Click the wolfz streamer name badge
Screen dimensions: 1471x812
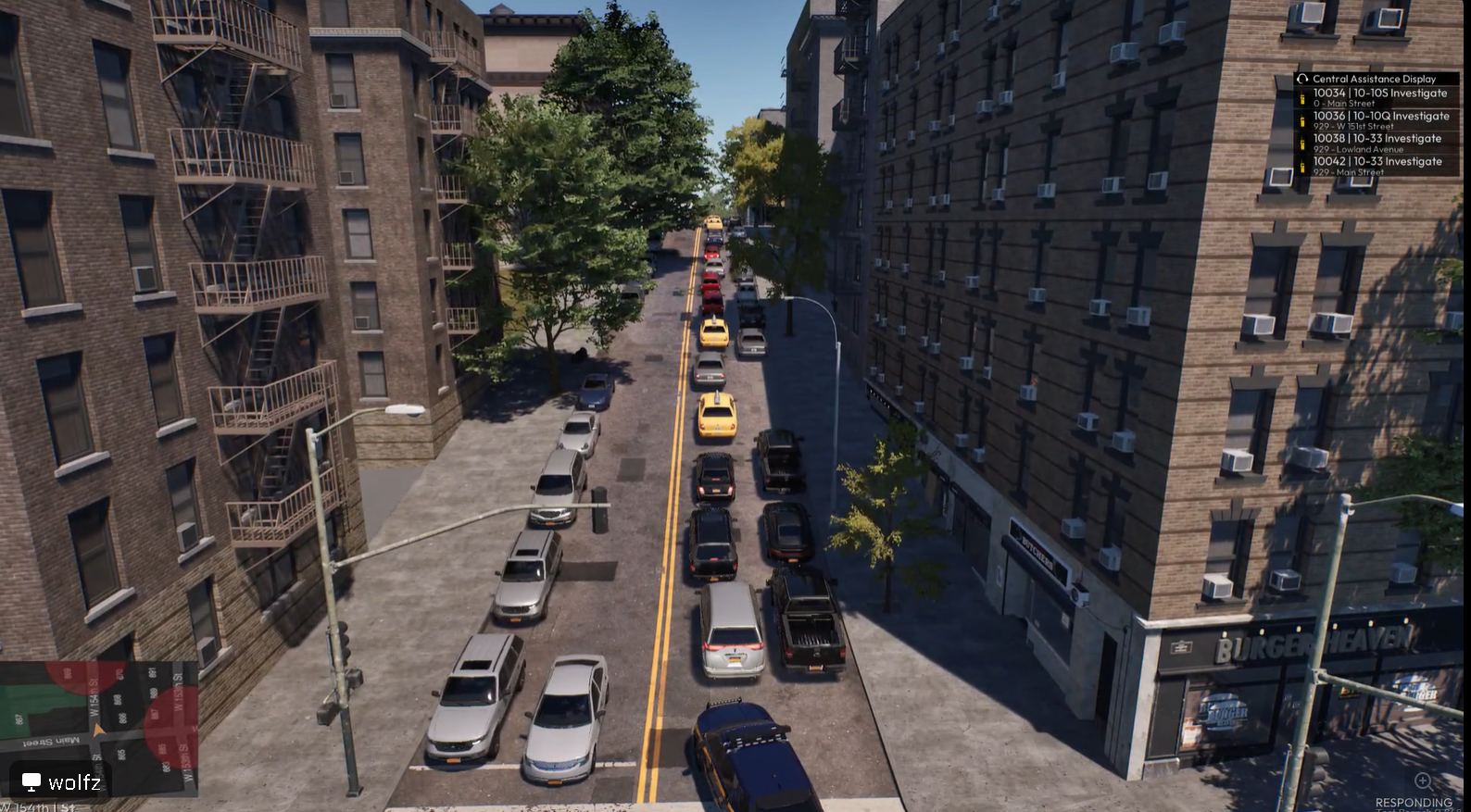61,782
